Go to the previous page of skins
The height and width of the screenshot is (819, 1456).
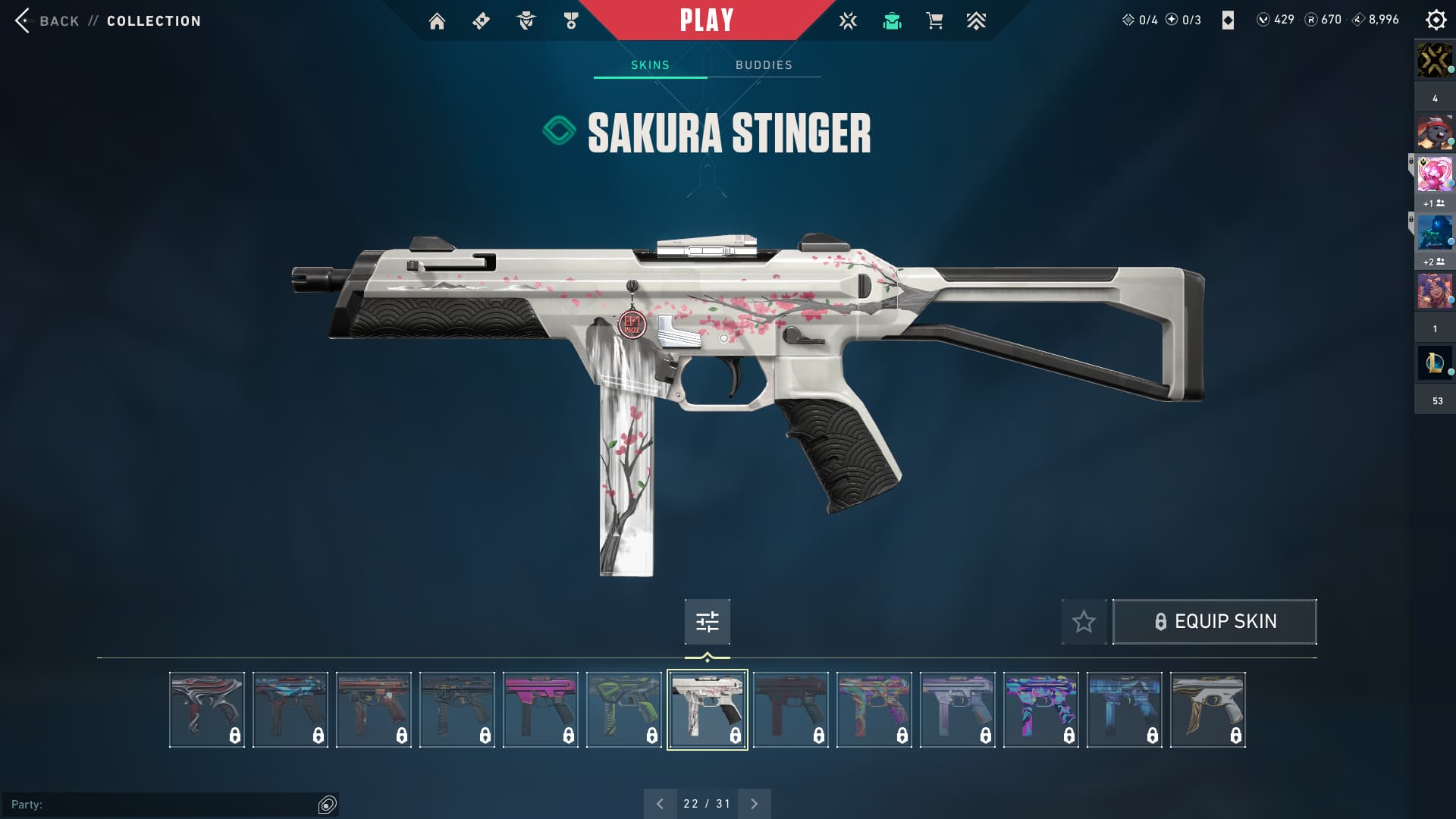pos(660,804)
